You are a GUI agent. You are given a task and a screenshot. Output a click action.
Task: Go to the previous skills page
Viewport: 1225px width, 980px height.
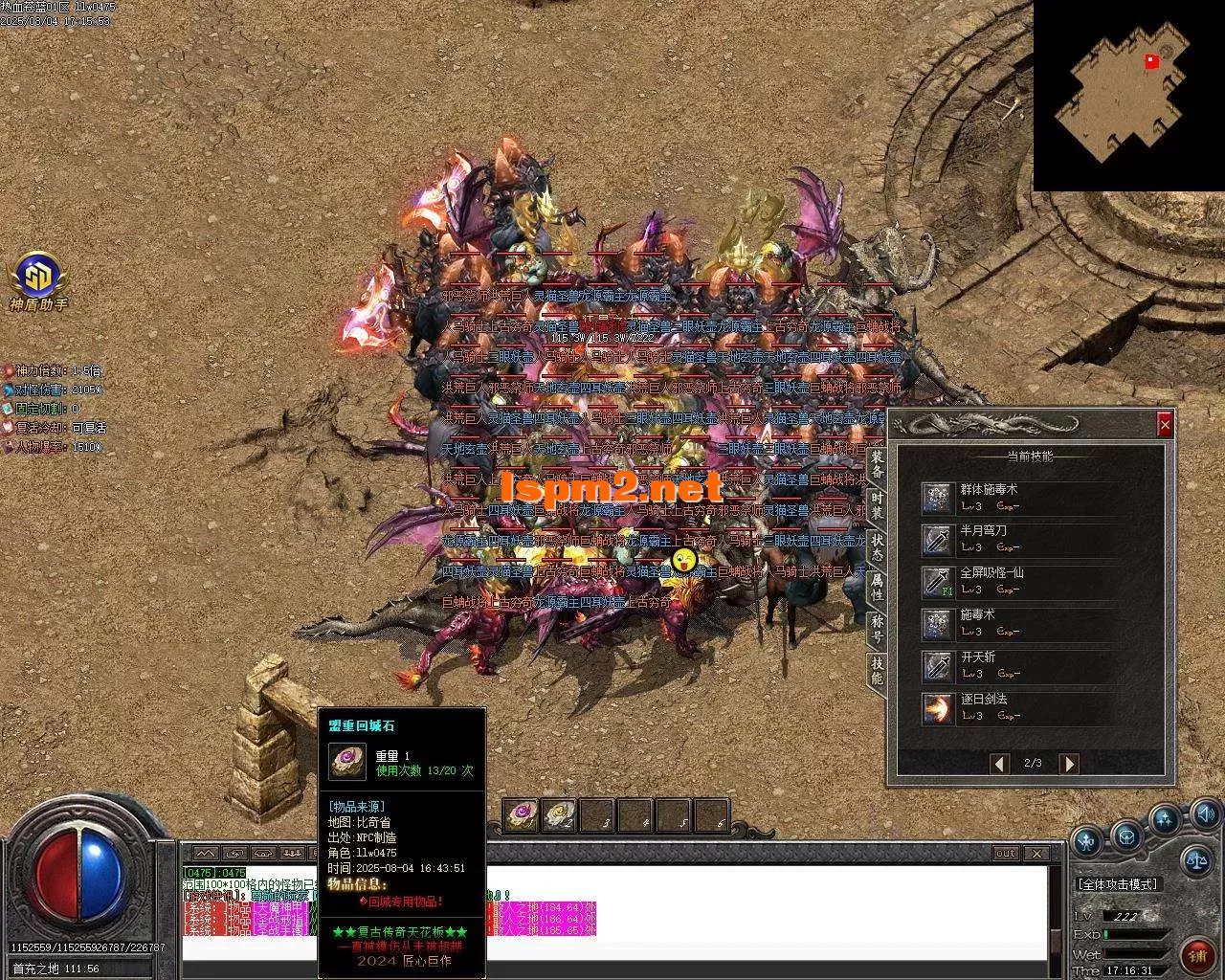(x=1000, y=763)
